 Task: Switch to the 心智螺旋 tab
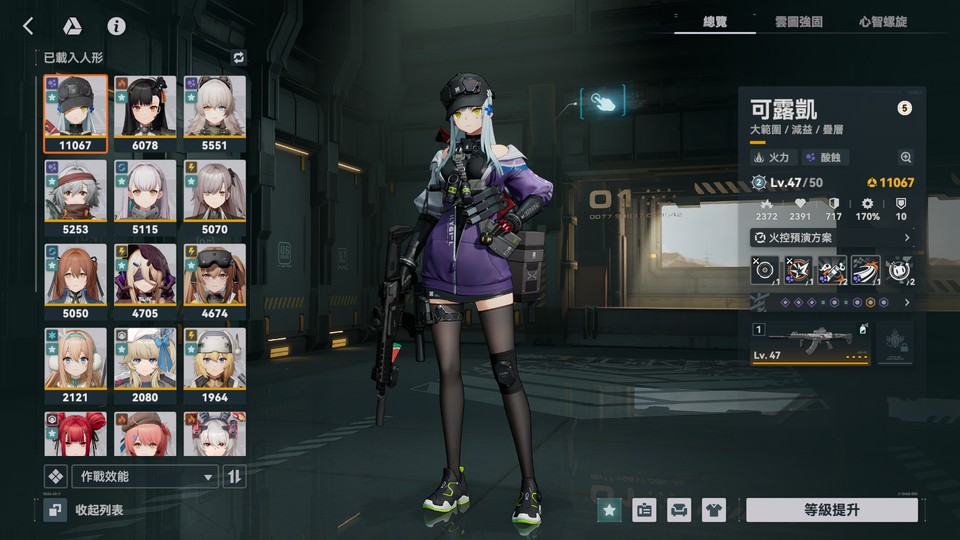pos(883,21)
